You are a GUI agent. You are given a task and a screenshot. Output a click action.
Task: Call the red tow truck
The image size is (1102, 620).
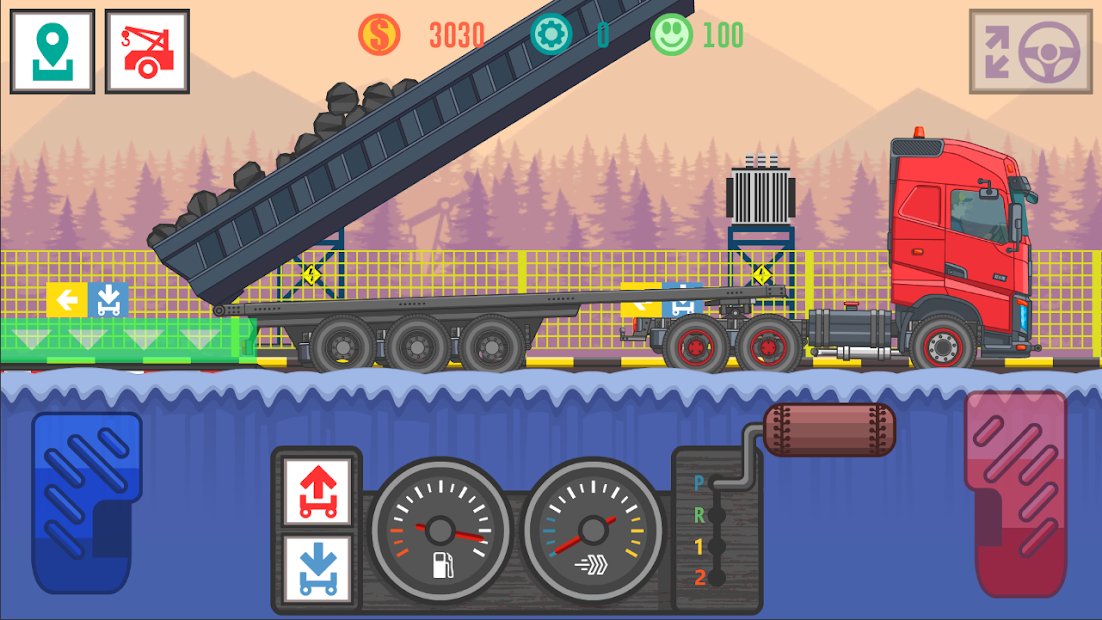147,52
